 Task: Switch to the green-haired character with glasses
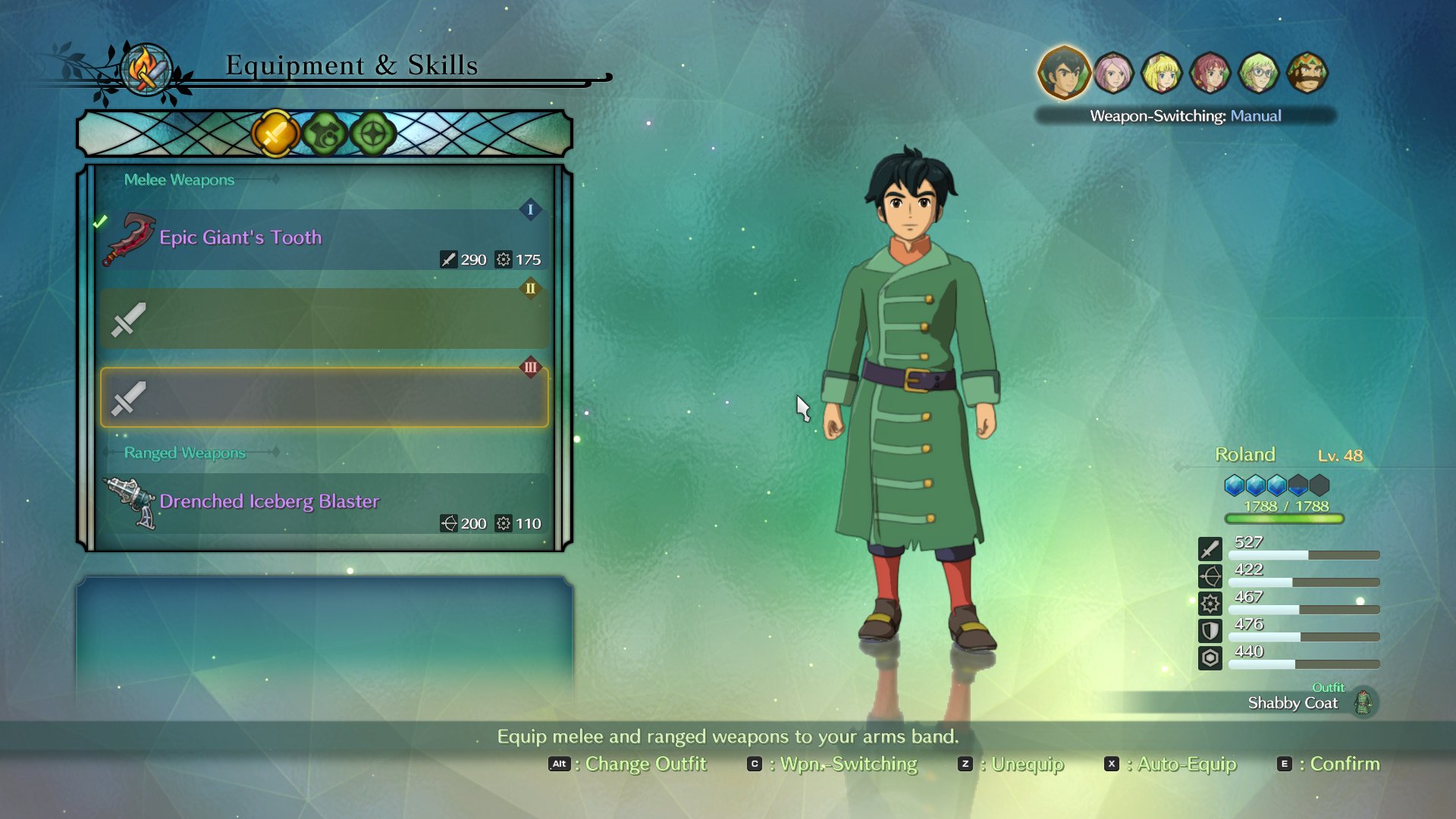pos(1258,74)
